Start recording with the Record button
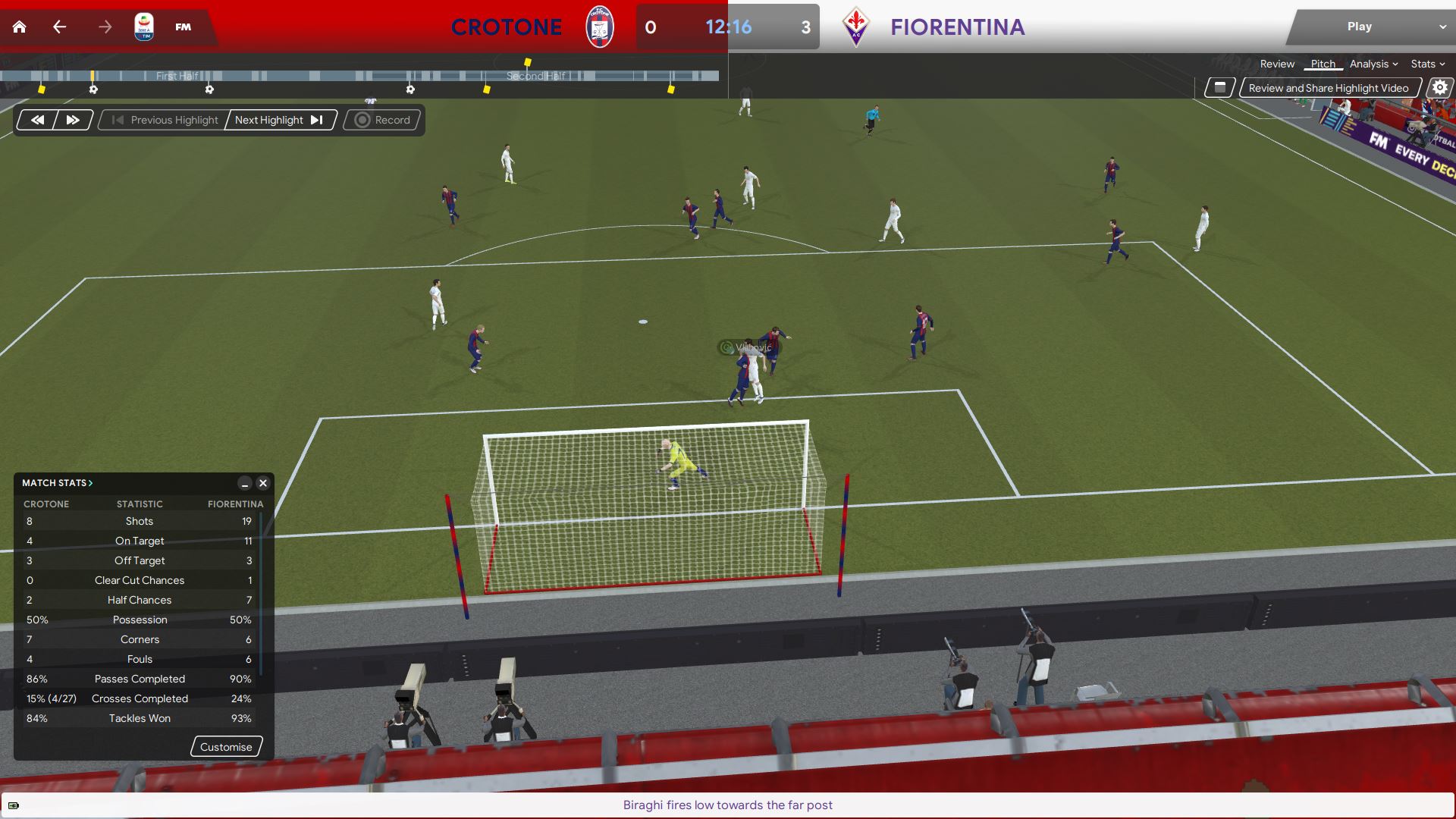Image resolution: width=1456 pixels, height=819 pixels. [x=383, y=120]
